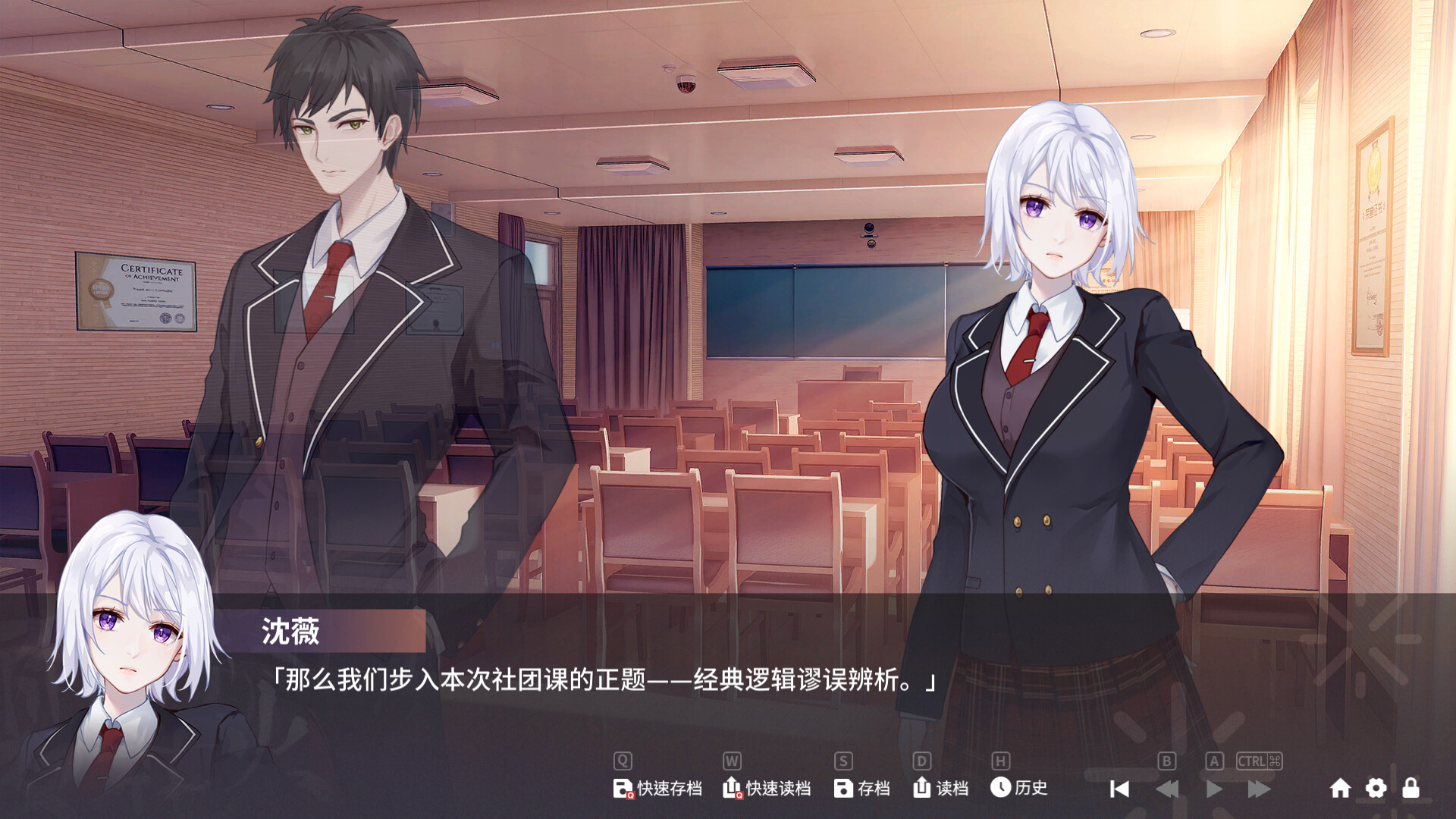The image size is (1456, 819).
Task: Enable skip mode with the fast-forward arrows
Action: 1260,788
